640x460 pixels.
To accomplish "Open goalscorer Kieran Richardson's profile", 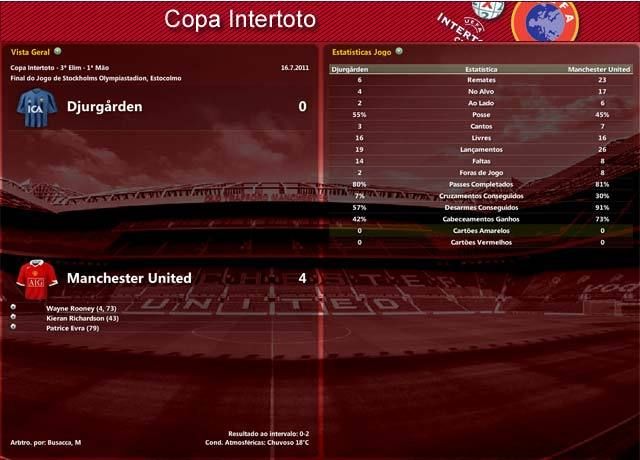I will click(x=82, y=318).
